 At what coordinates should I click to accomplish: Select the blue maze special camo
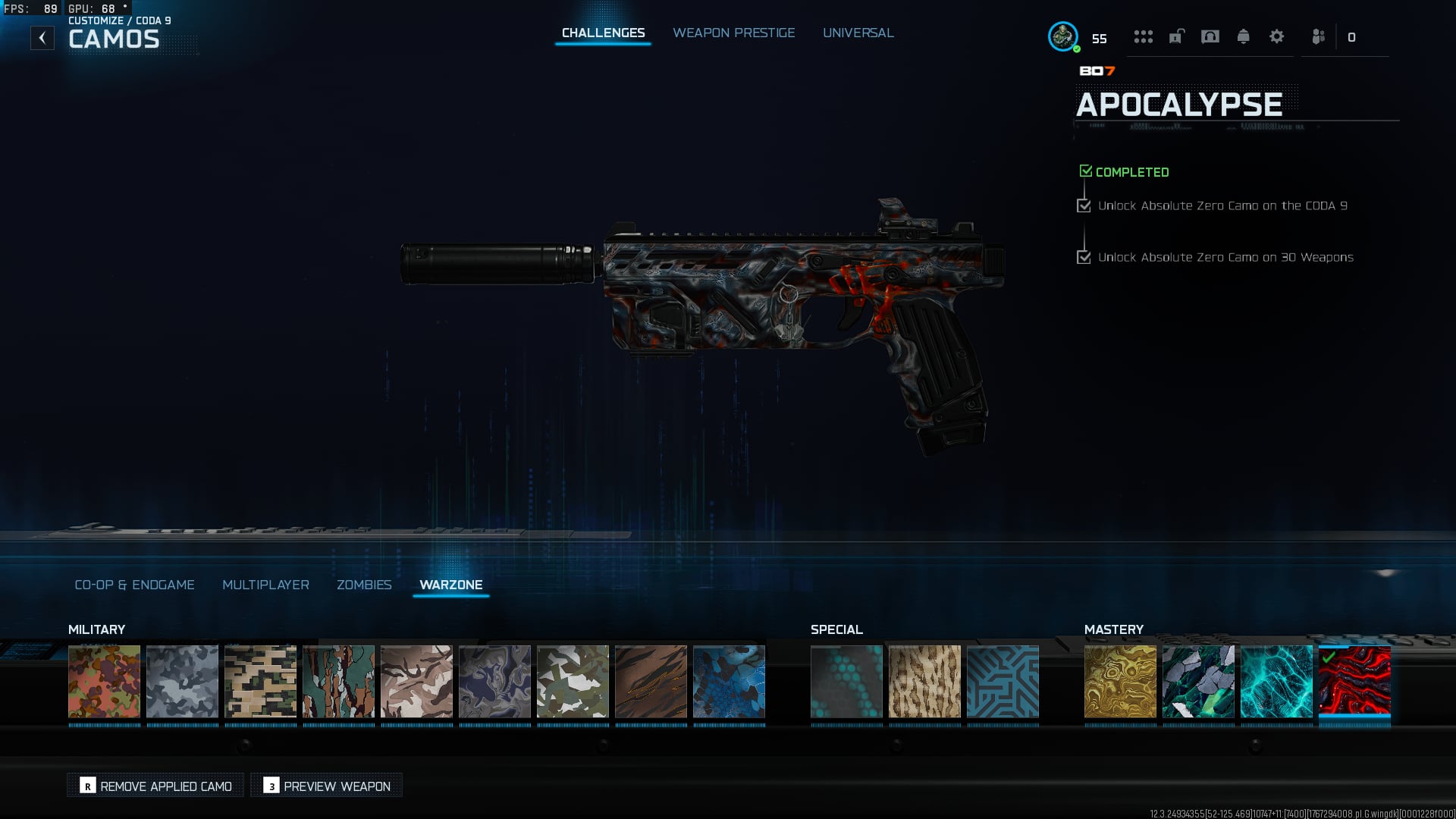(1003, 681)
